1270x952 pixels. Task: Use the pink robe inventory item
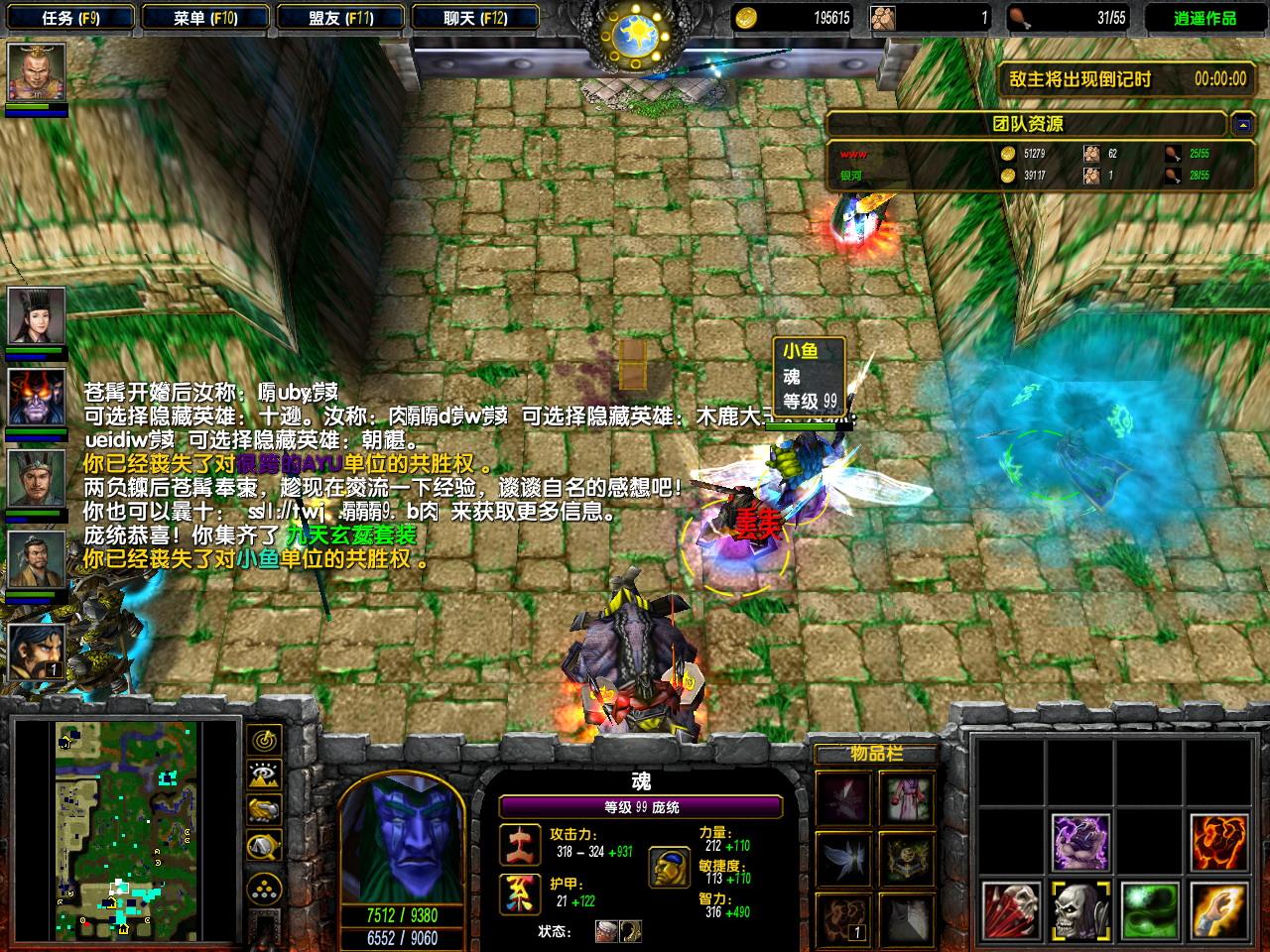907,799
